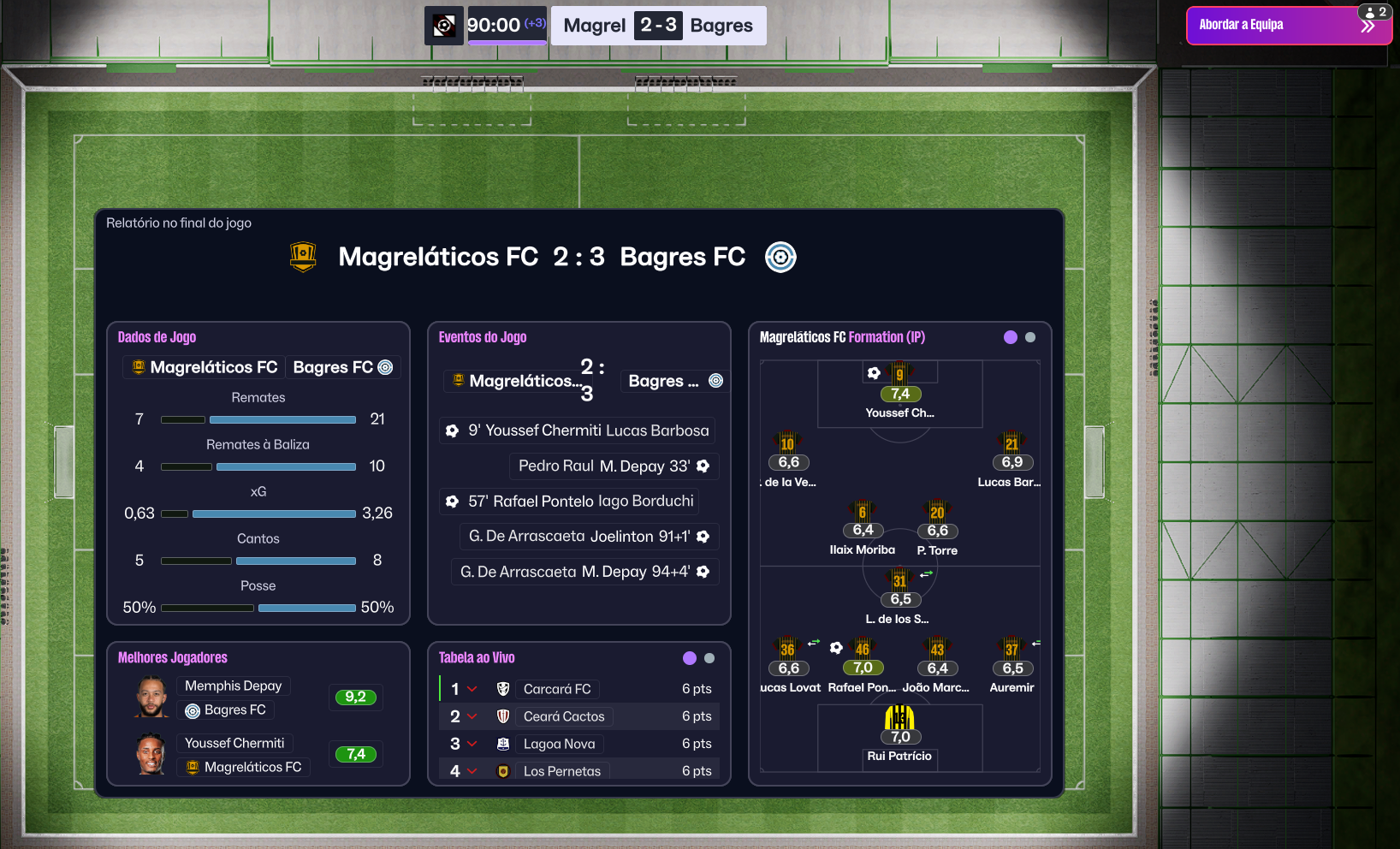Pick P. Torre in the formation
The width and height of the screenshot is (1400, 849).
pos(937,522)
